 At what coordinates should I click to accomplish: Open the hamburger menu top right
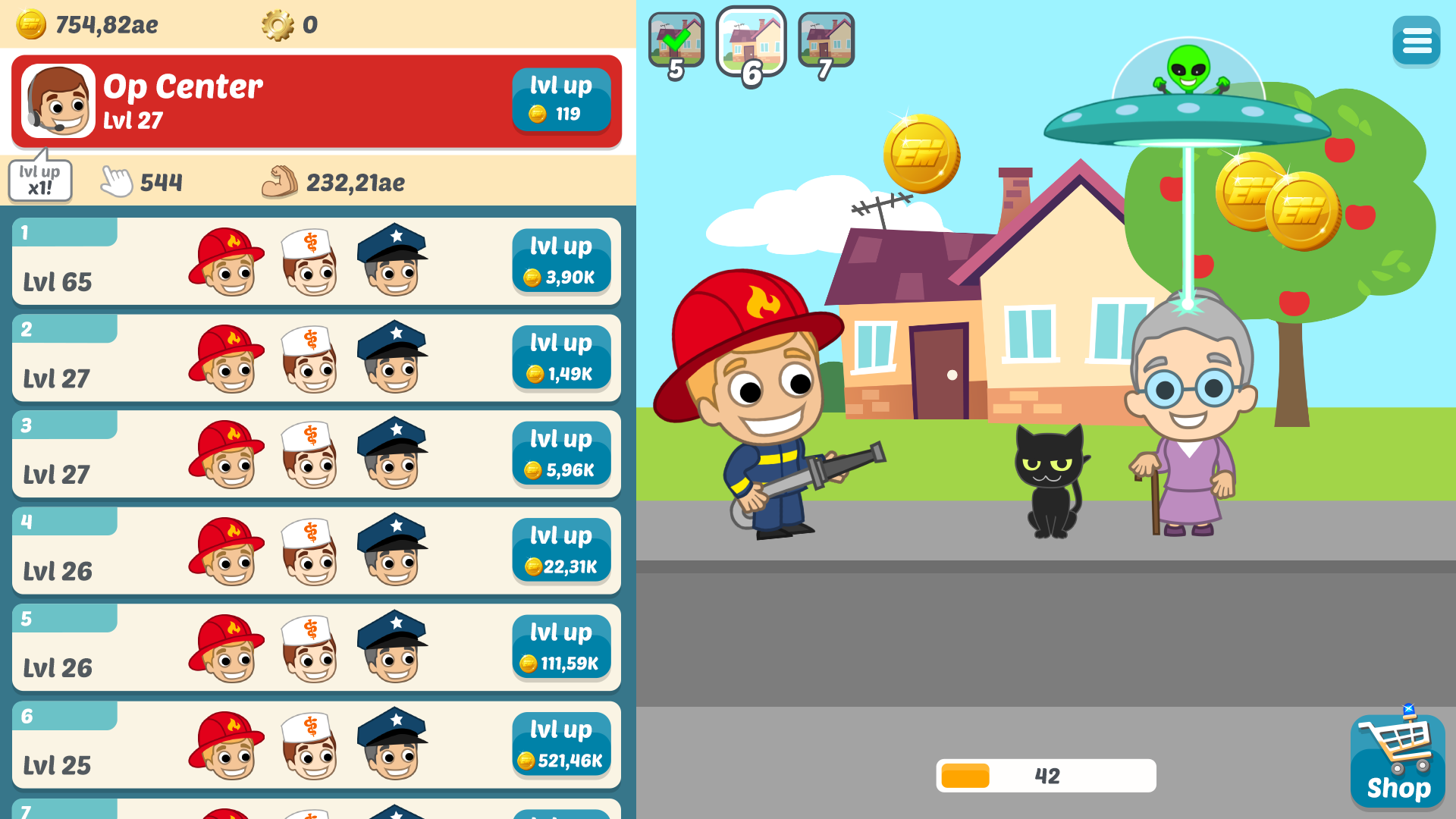(1416, 40)
